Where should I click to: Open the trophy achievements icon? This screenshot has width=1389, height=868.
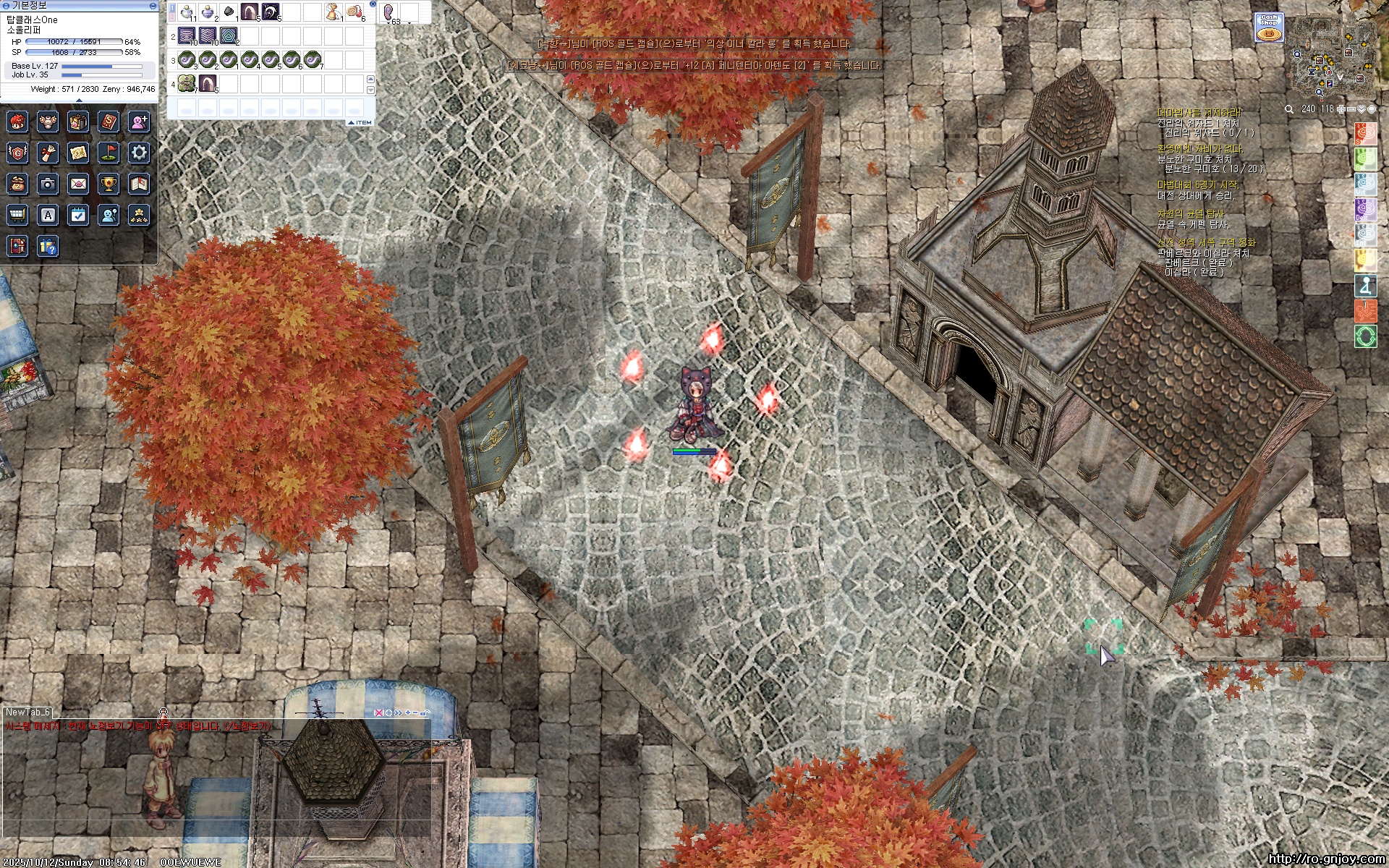click(x=109, y=184)
